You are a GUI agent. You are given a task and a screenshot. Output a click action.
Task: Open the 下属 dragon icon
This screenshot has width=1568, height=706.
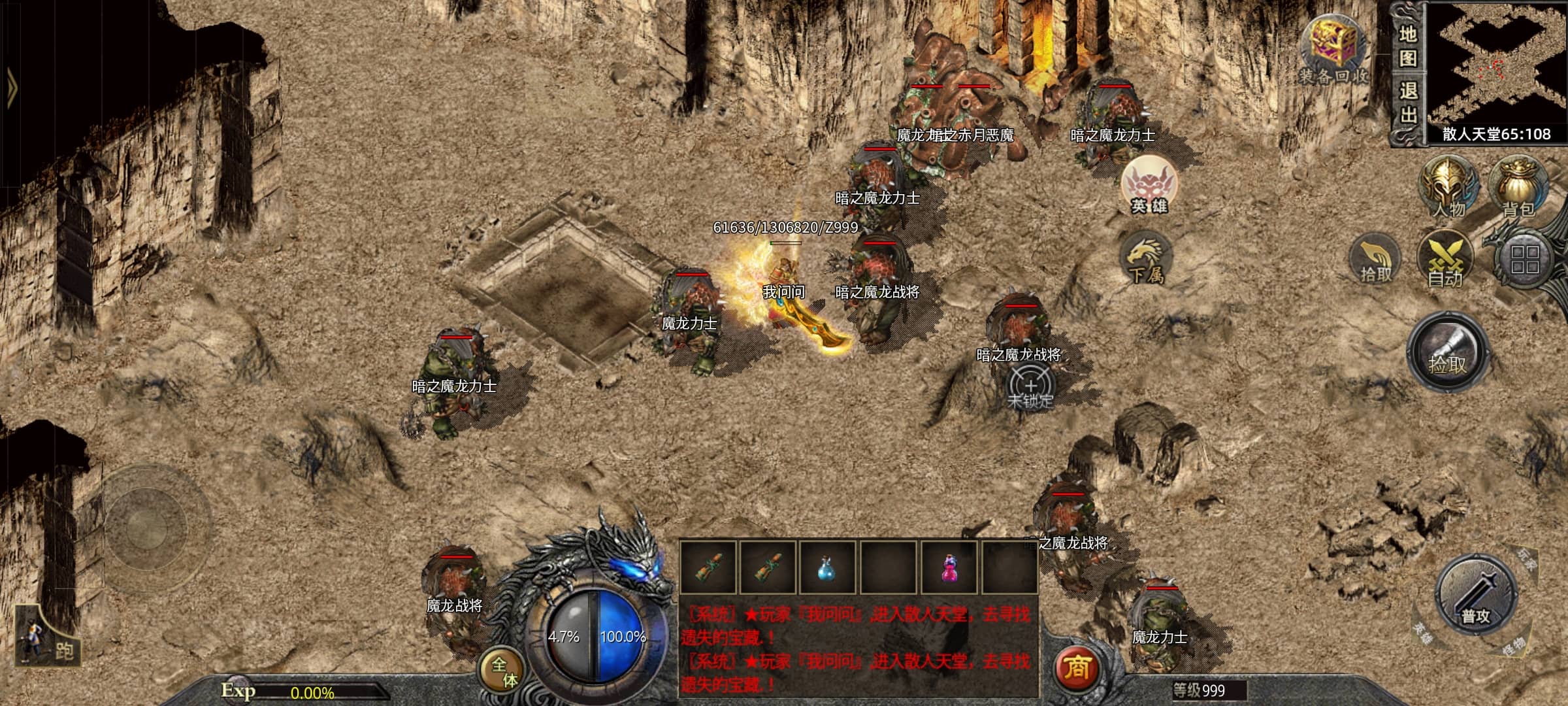click(1147, 260)
